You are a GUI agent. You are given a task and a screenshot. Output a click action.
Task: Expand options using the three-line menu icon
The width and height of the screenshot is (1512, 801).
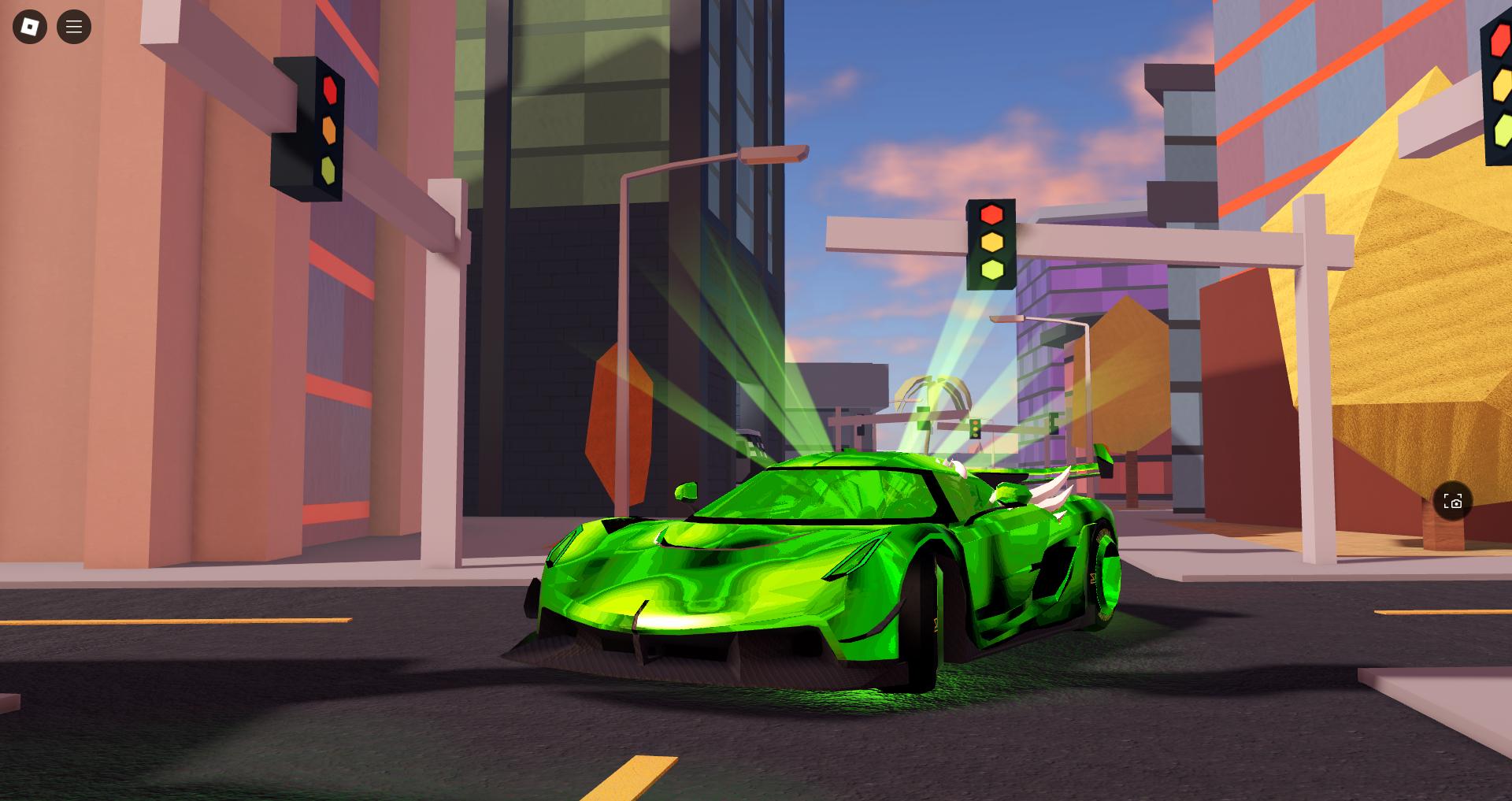(74, 26)
